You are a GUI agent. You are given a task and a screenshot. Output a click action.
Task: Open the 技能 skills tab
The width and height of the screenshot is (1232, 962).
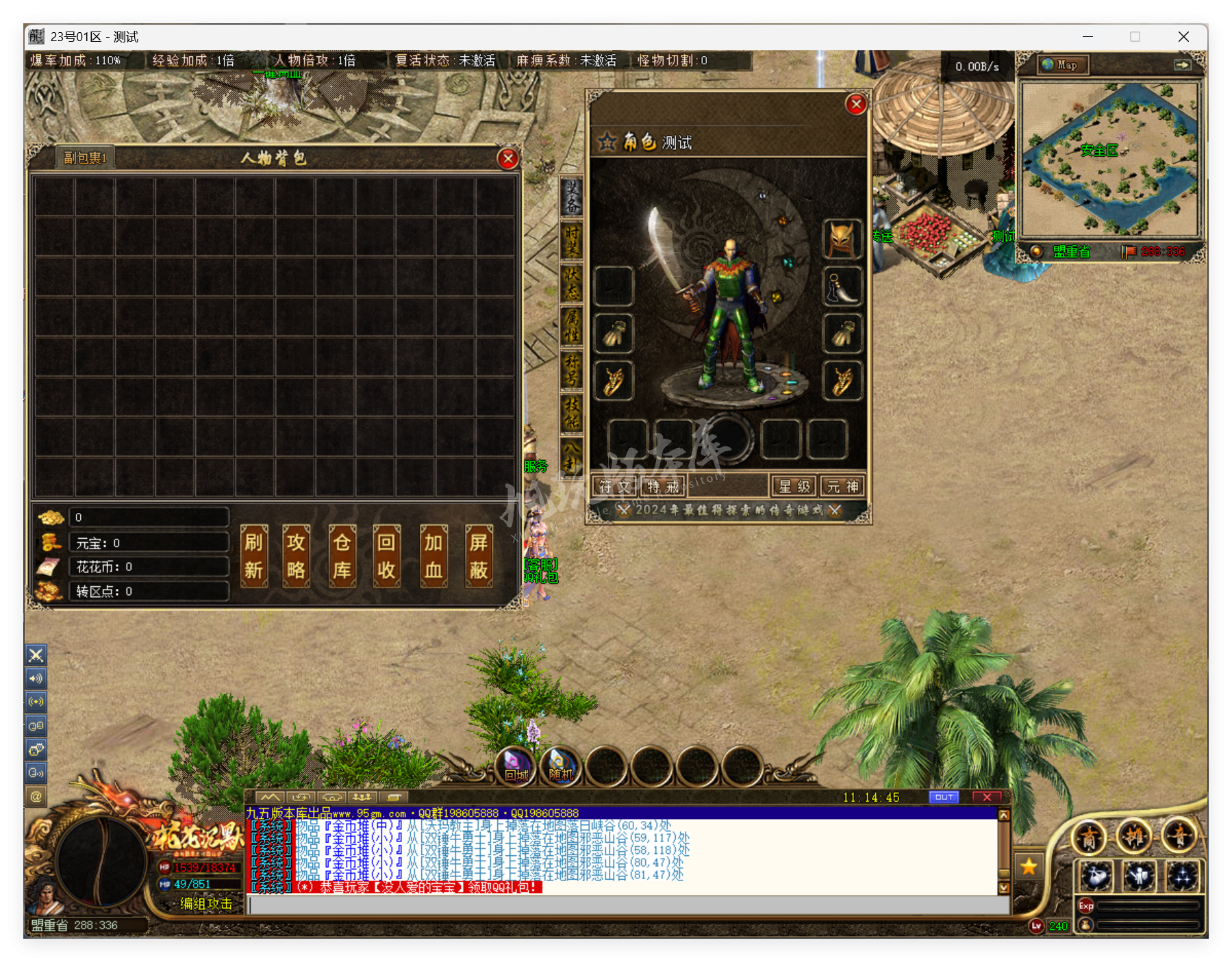click(571, 412)
